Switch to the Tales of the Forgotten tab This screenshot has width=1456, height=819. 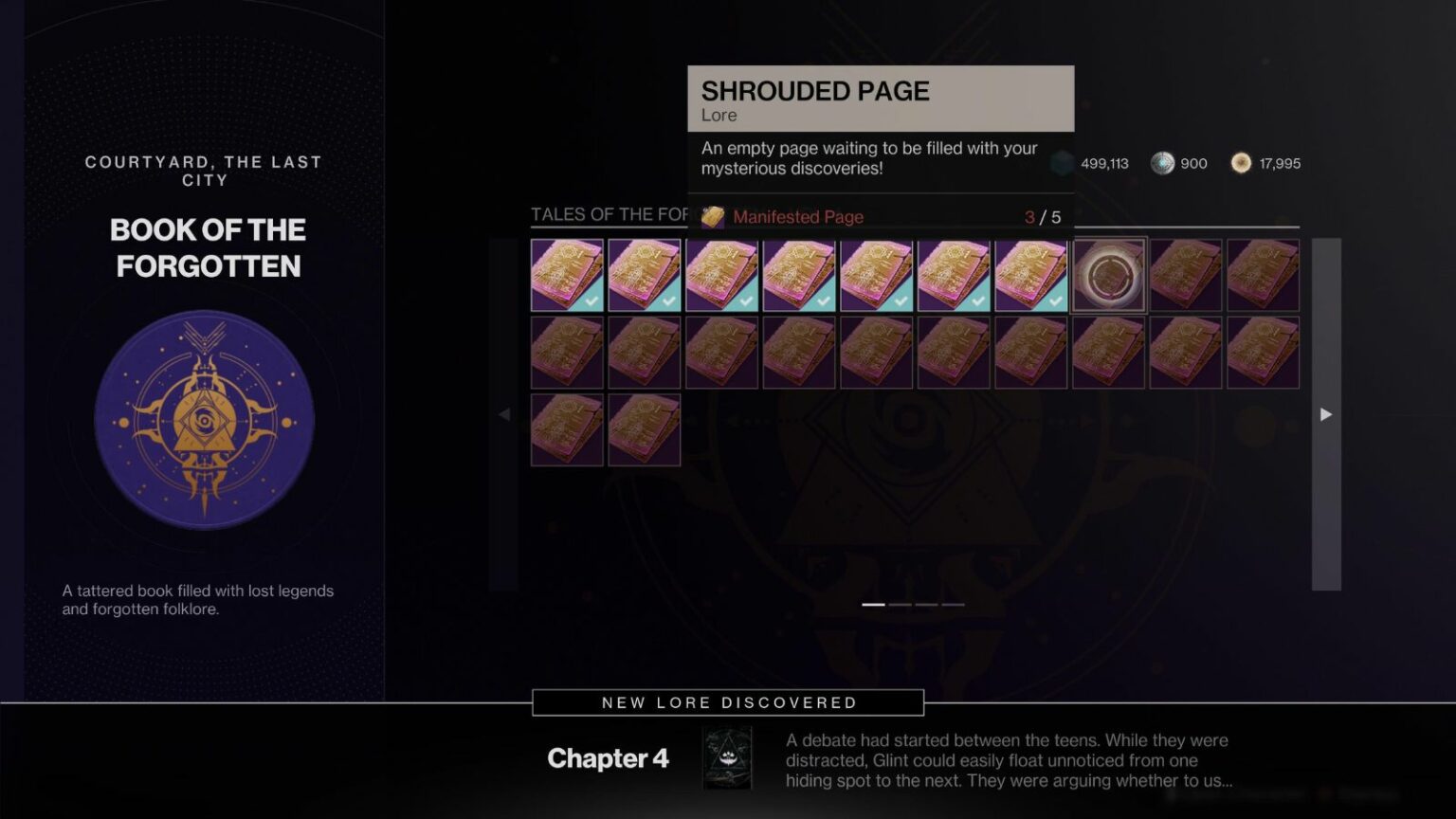coord(610,214)
